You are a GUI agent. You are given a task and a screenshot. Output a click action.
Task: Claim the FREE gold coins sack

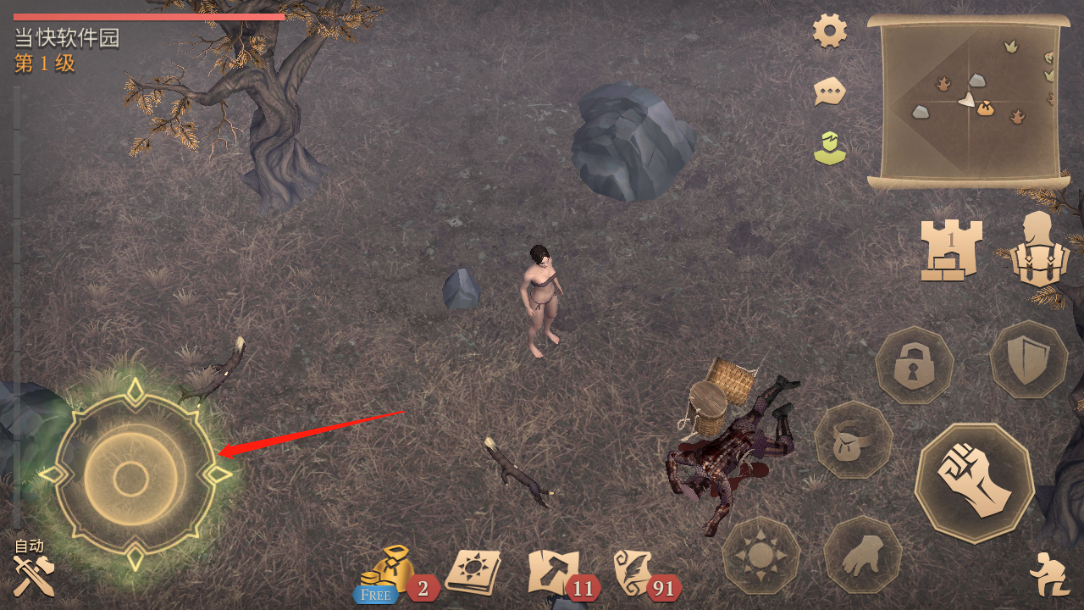point(386,573)
